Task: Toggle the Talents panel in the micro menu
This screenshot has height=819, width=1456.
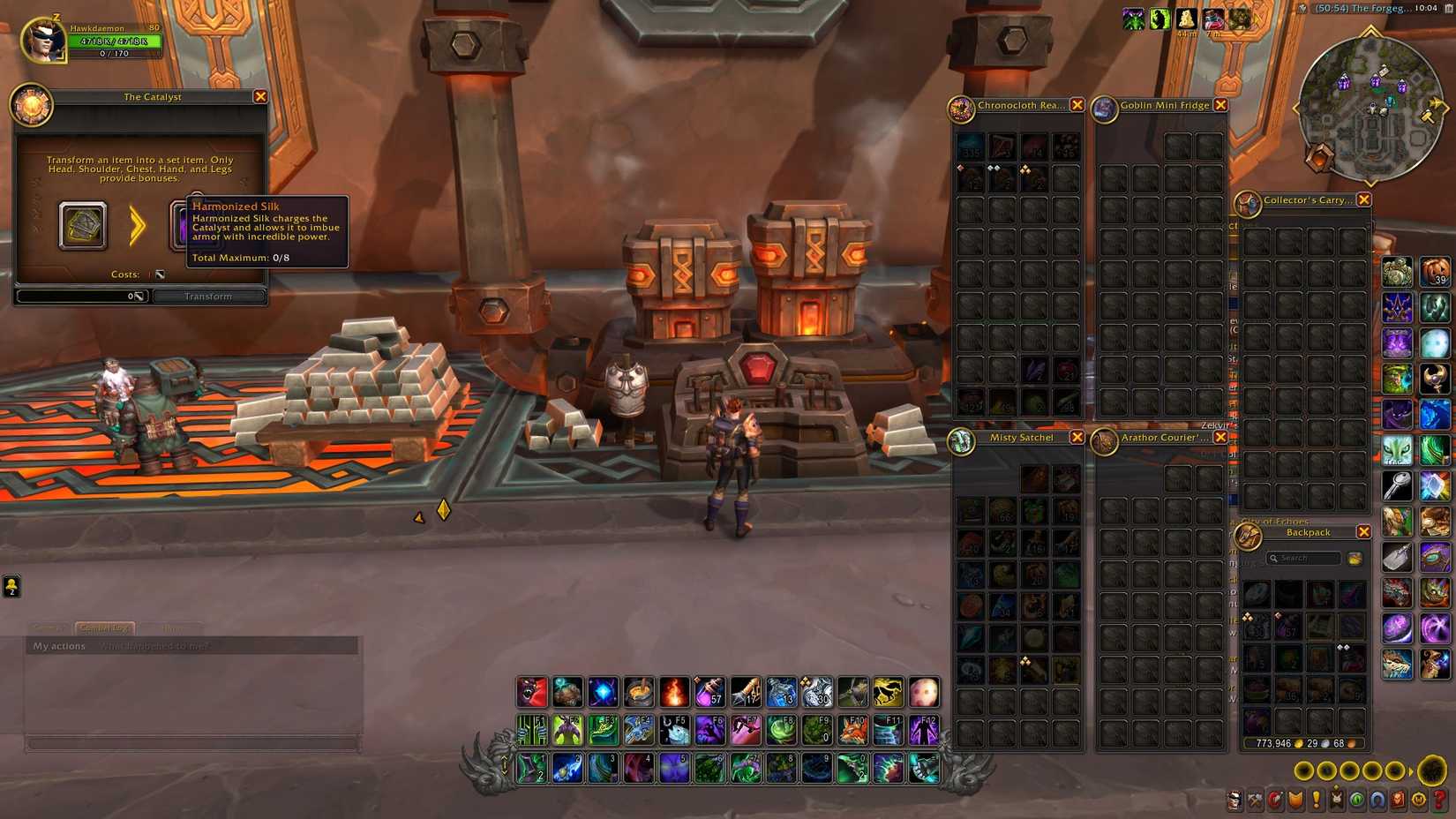Action: pyautogui.click(x=1274, y=800)
